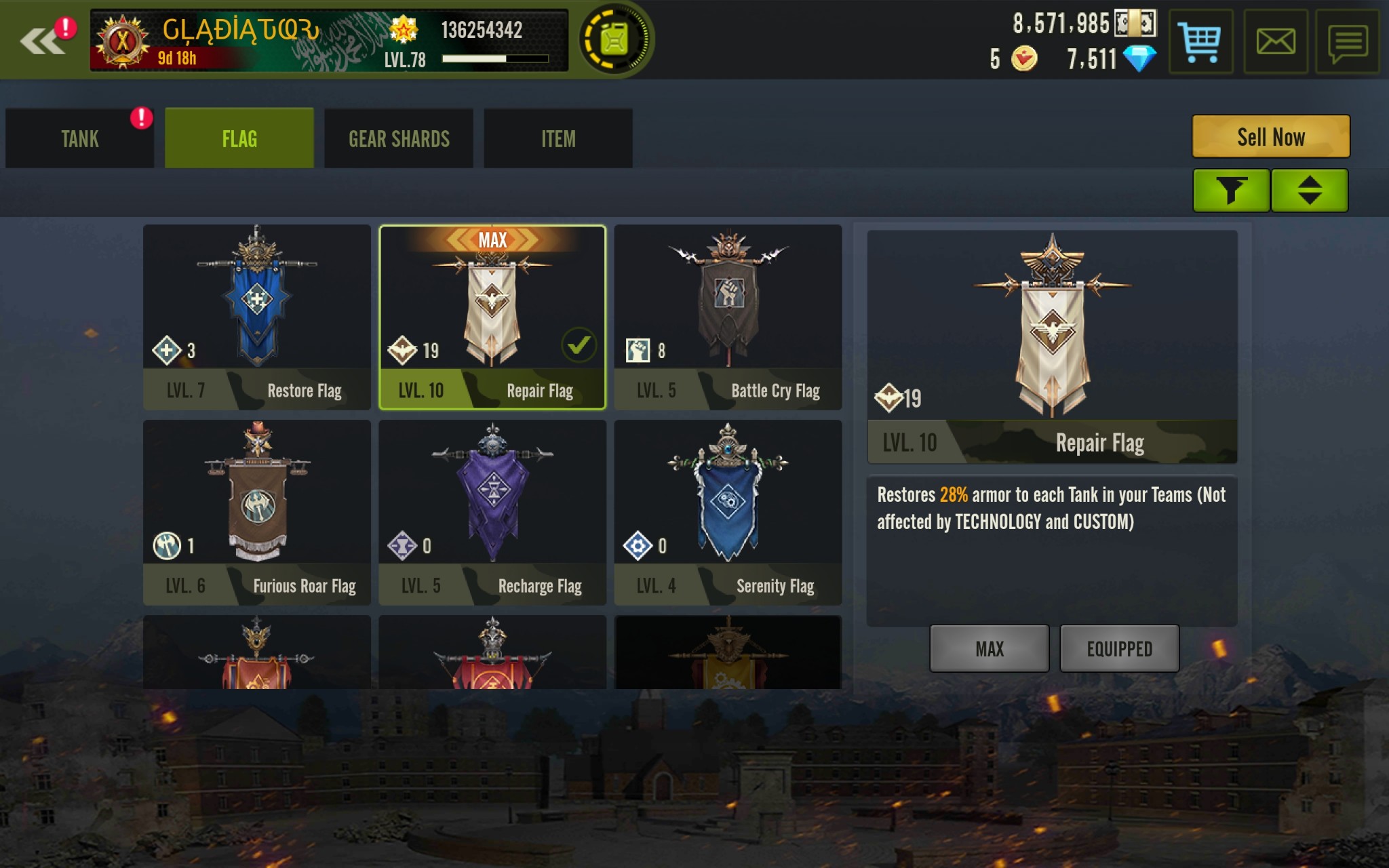The height and width of the screenshot is (868, 1389).
Task: Pick the Furious Roar Flag card
Action: pyautogui.click(x=257, y=513)
